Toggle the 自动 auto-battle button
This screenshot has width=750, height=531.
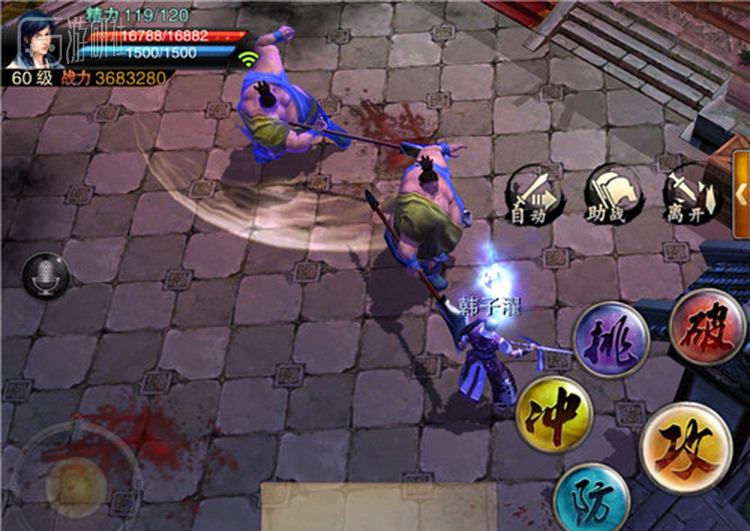(x=529, y=195)
